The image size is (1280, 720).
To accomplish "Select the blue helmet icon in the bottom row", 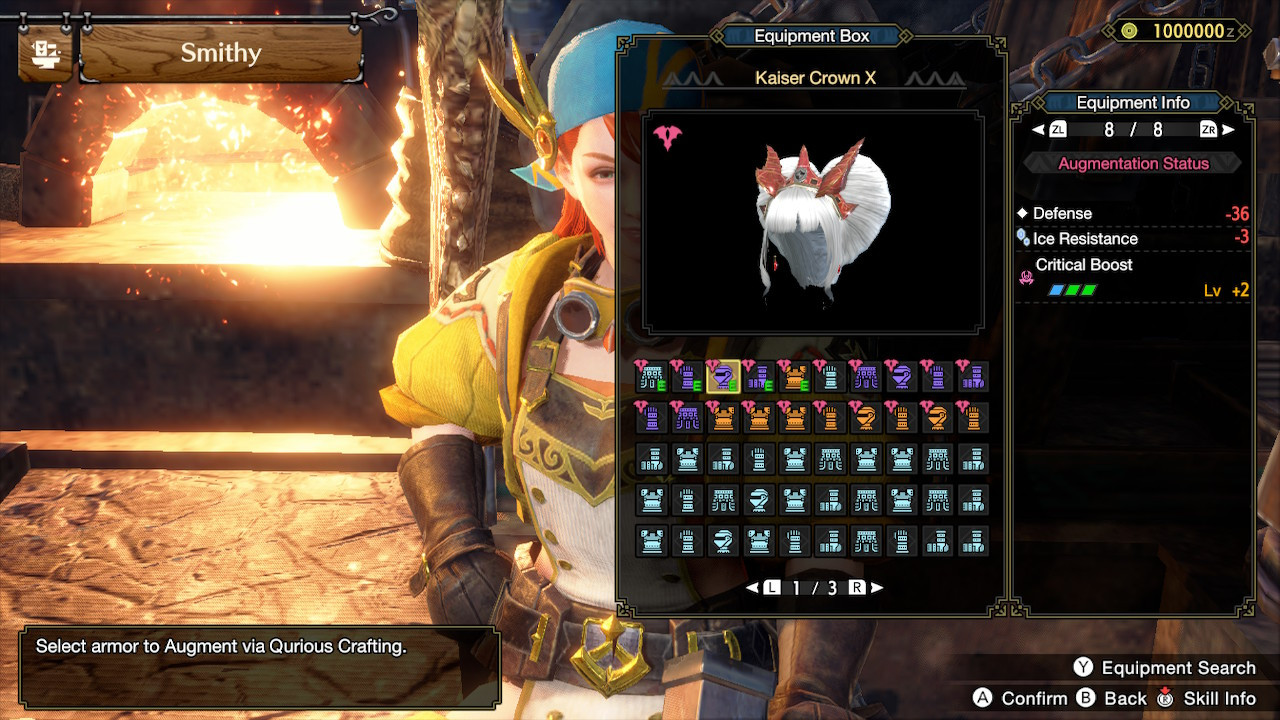I will tap(724, 538).
